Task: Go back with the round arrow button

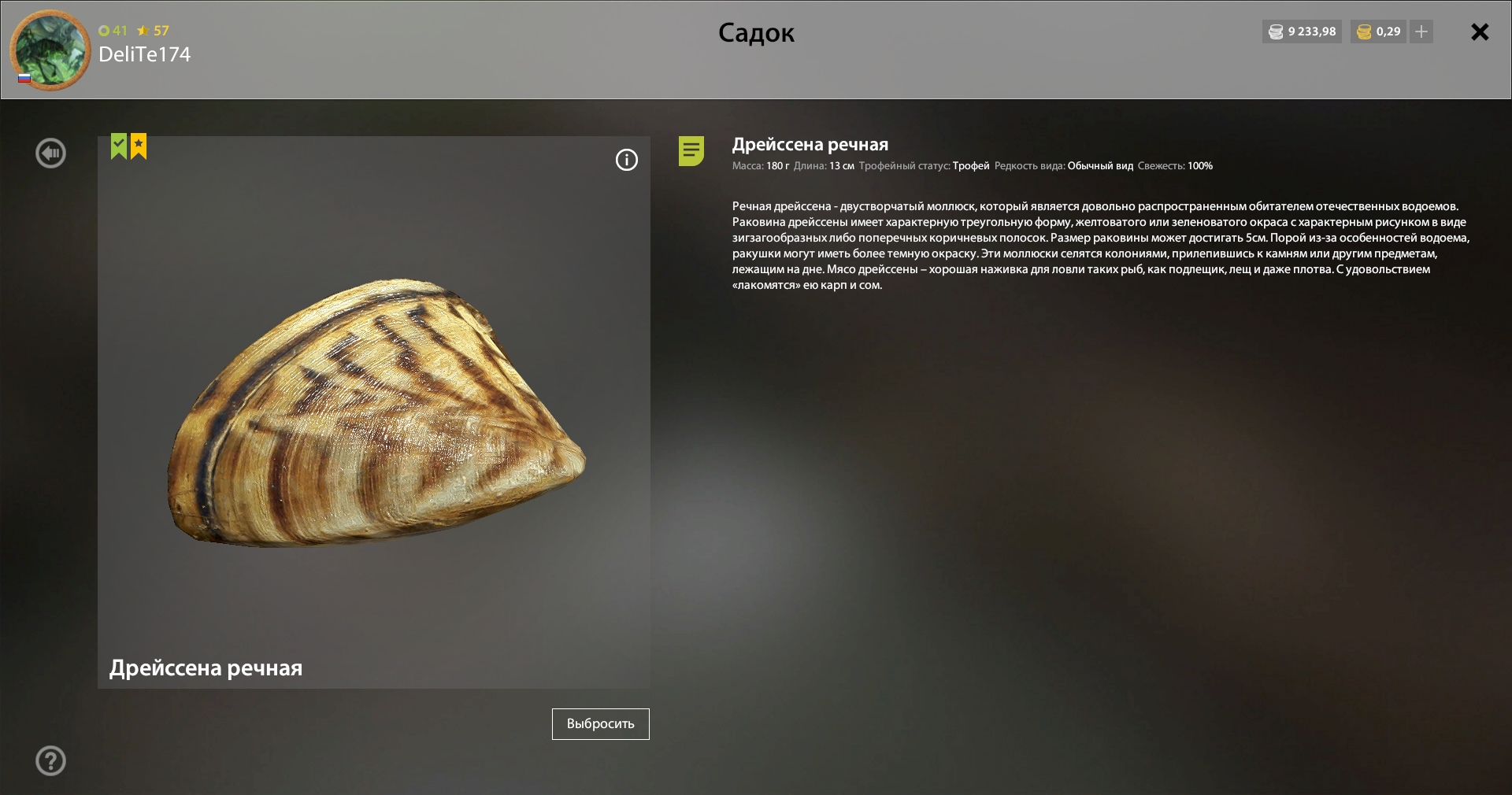Action: [x=51, y=153]
